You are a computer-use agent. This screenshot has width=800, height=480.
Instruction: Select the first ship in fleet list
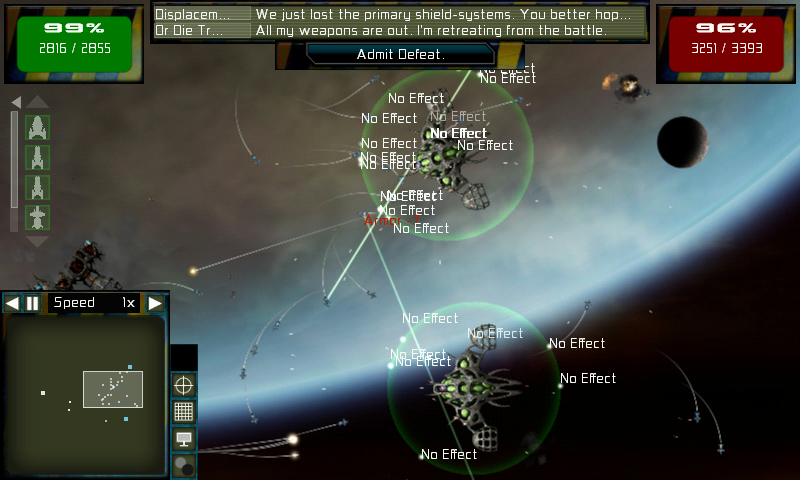(37, 128)
